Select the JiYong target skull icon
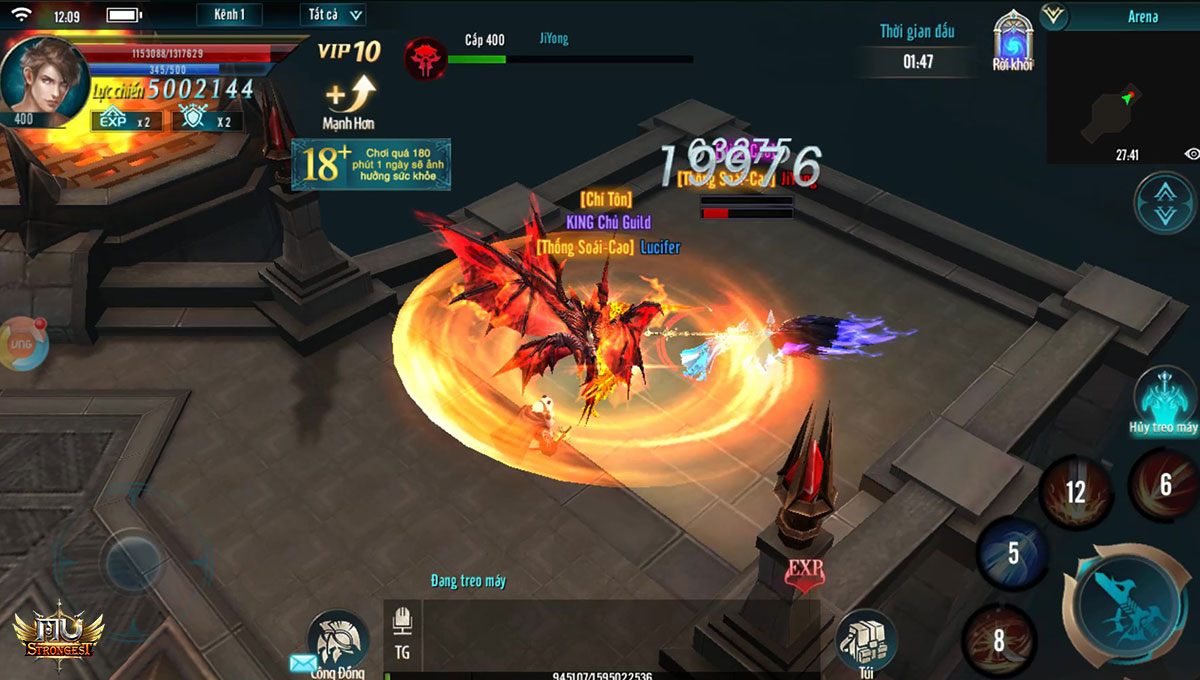 (x=425, y=59)
